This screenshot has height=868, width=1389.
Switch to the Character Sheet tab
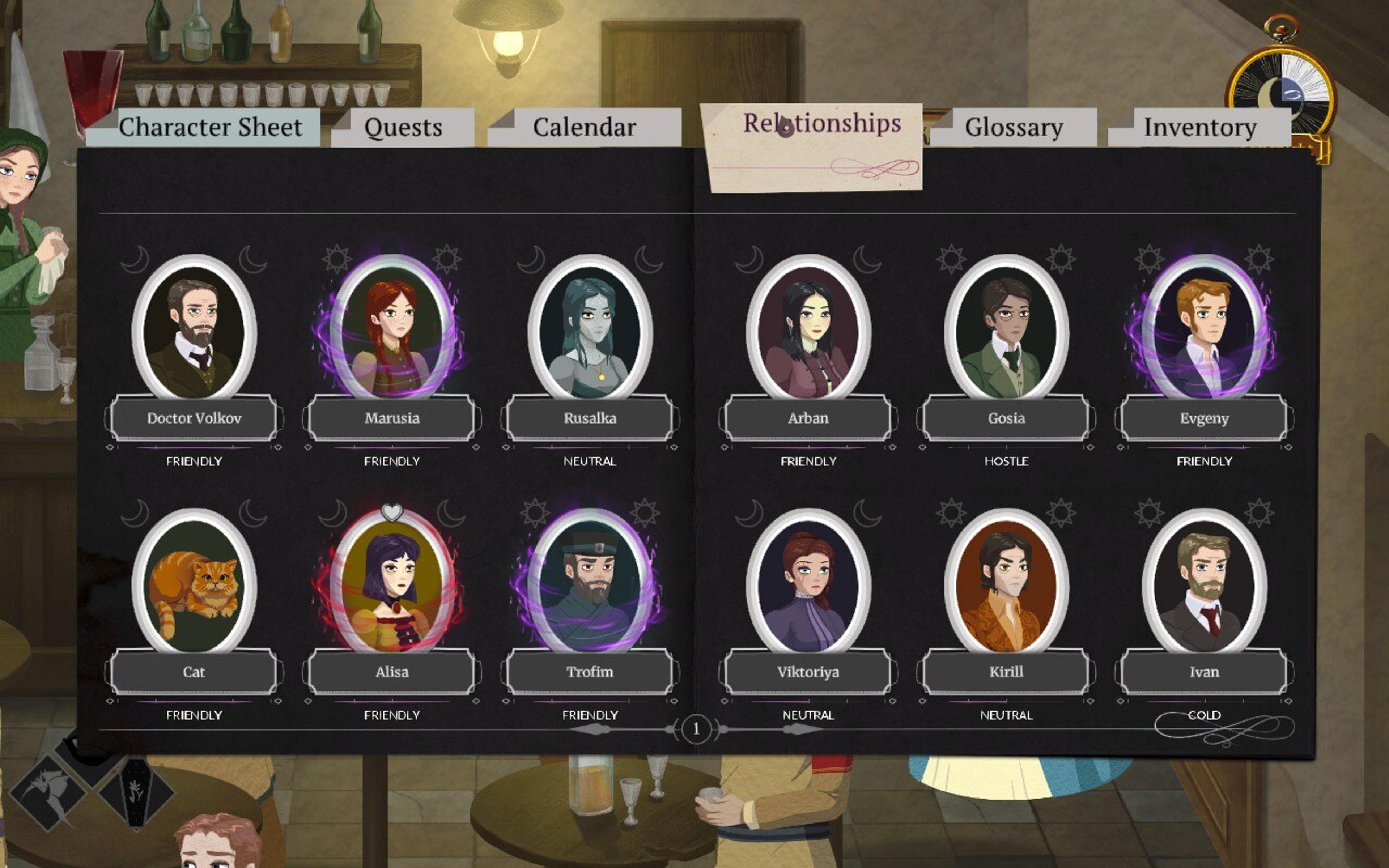click(210, 127)
